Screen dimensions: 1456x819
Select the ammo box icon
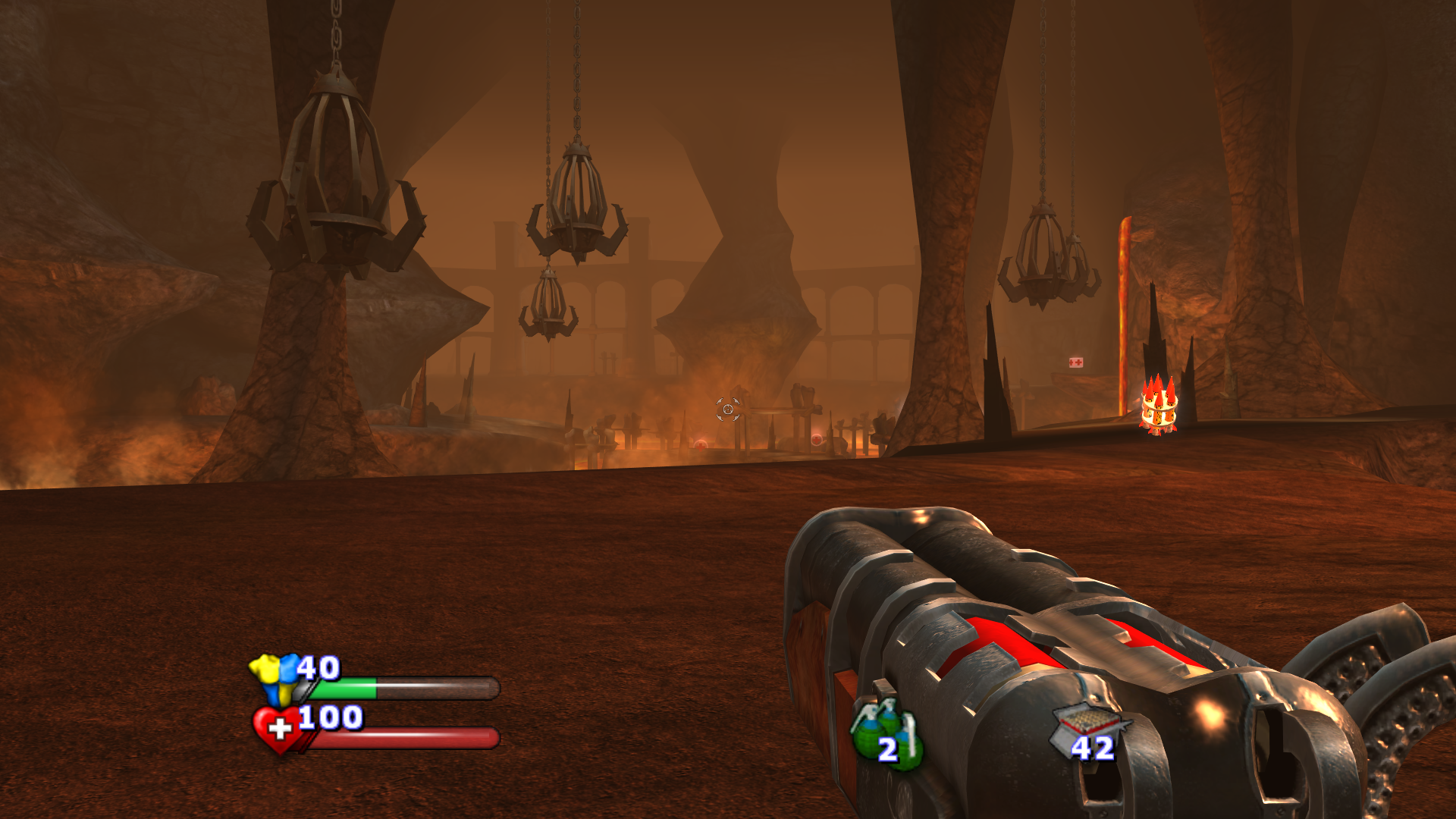click(x=1090, y=726)
